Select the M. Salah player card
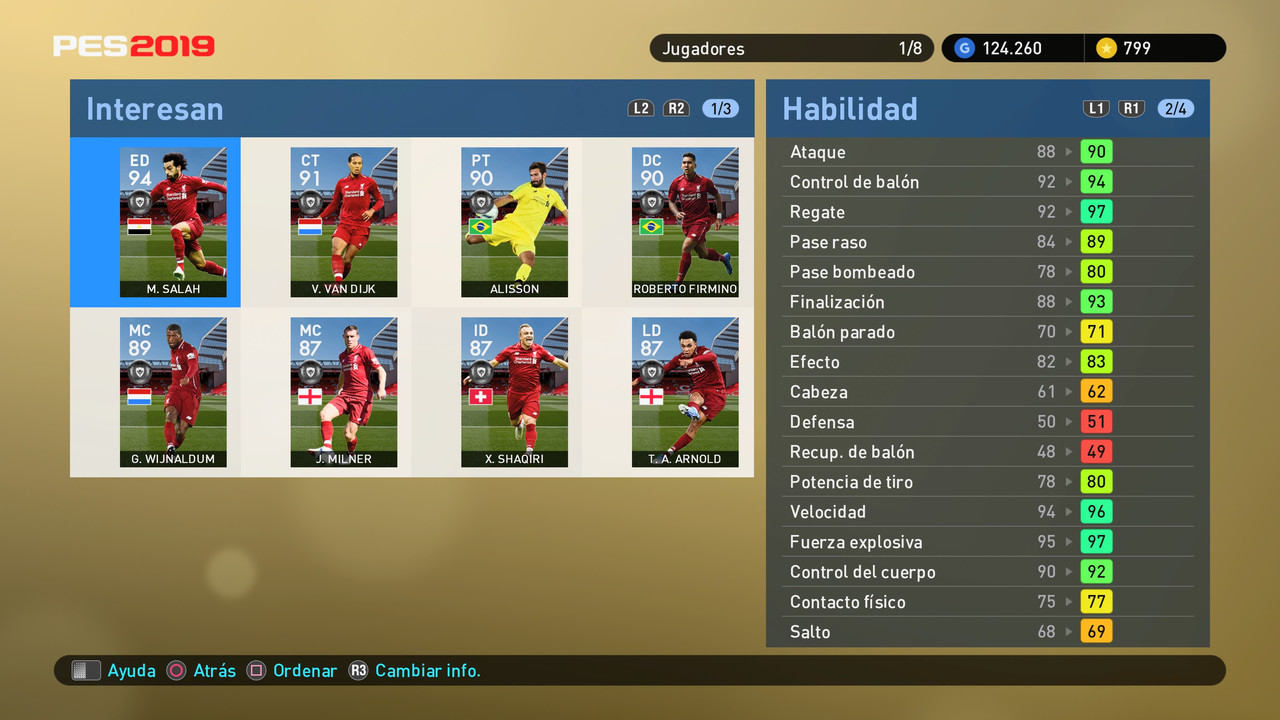The image size is (1280, 720). pyautogui.click(x=173, y=222)
